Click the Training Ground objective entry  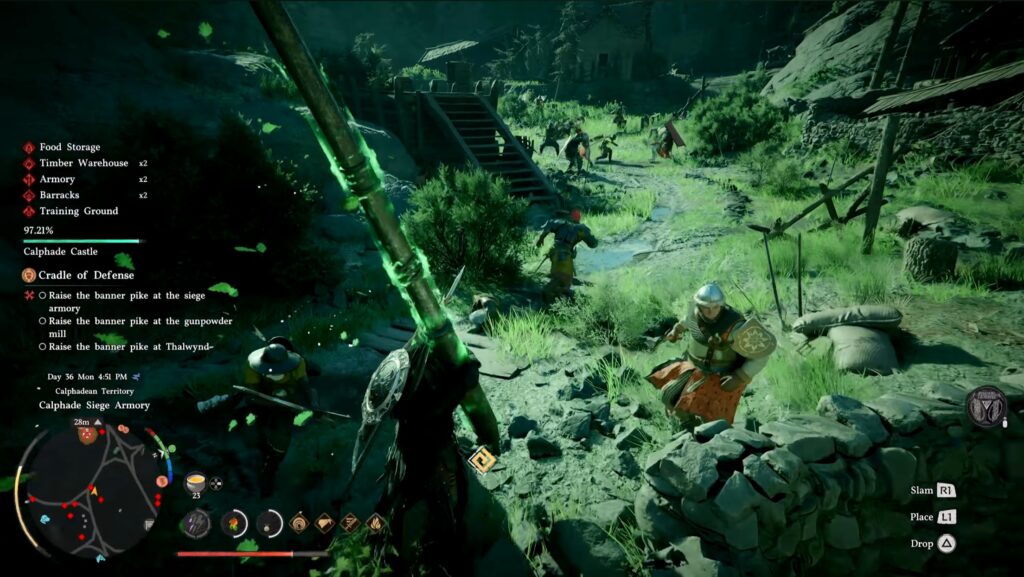78,211
